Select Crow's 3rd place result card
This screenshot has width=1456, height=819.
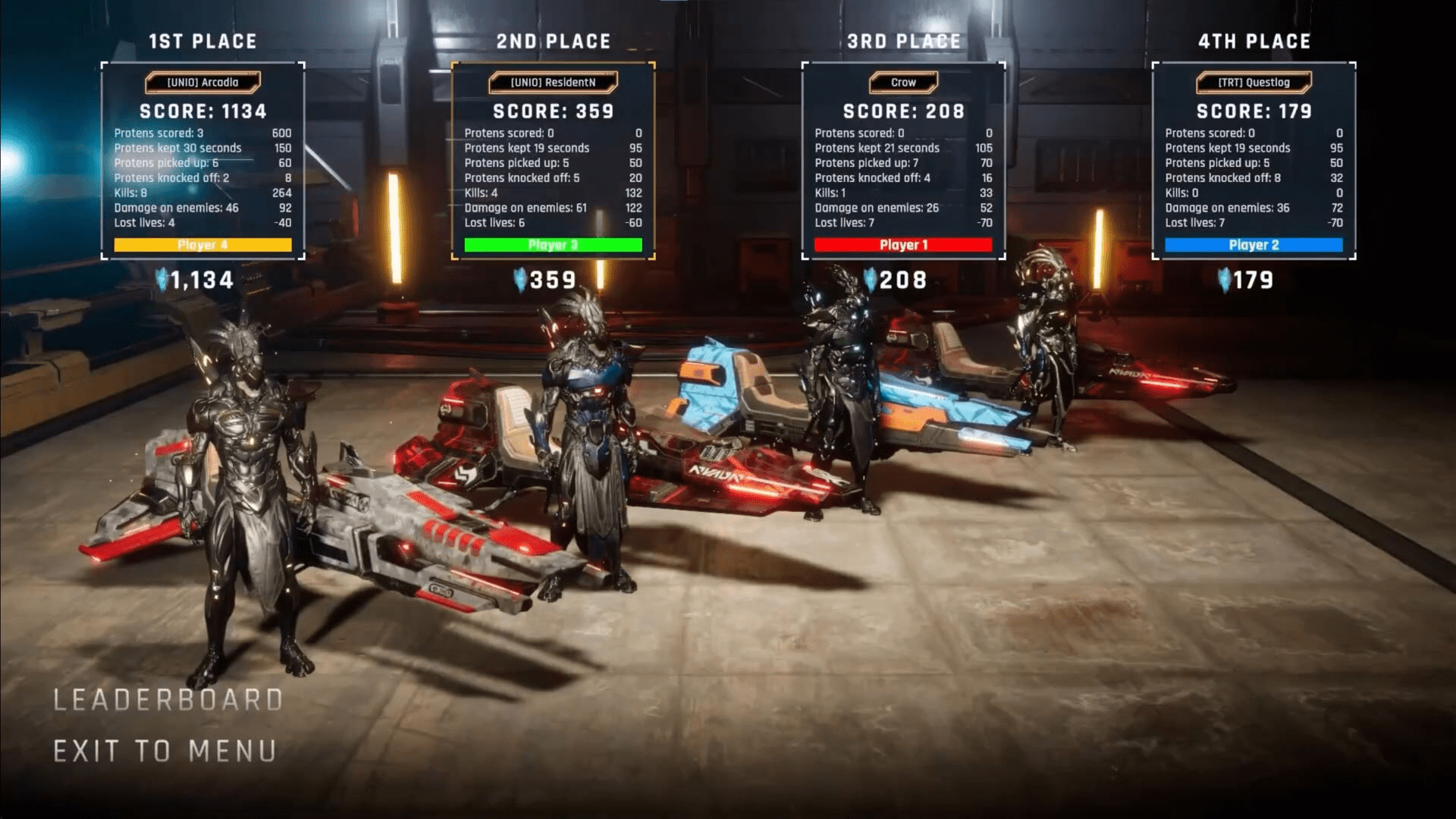(x=903, y=161)
